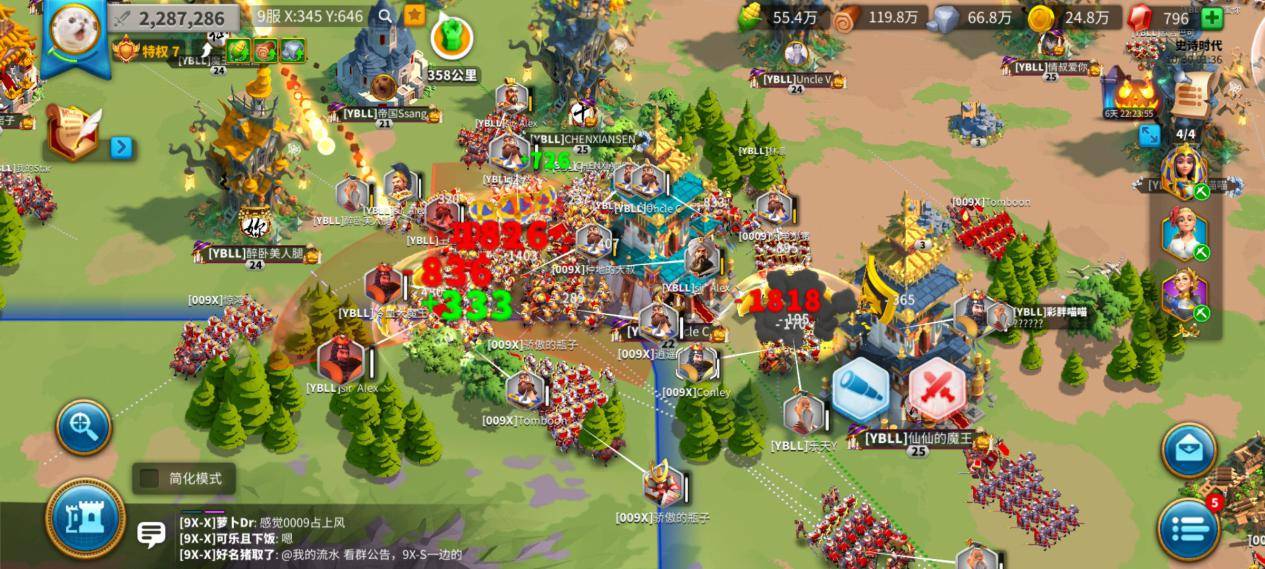Open the mail envelope button
This screenshot has width=1265, height=569.
1188,450
